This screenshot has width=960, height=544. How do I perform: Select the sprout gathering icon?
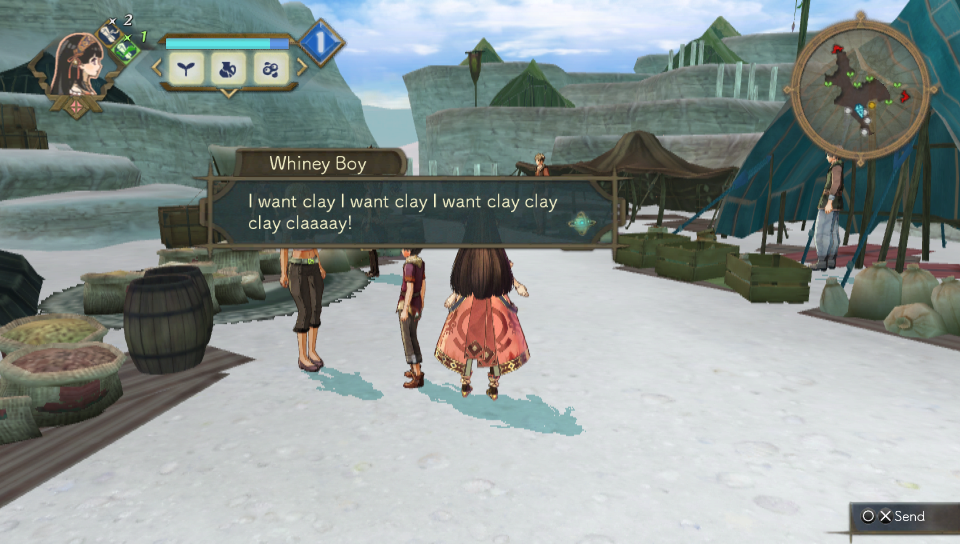pyautogui.click(x=187, y=68)
